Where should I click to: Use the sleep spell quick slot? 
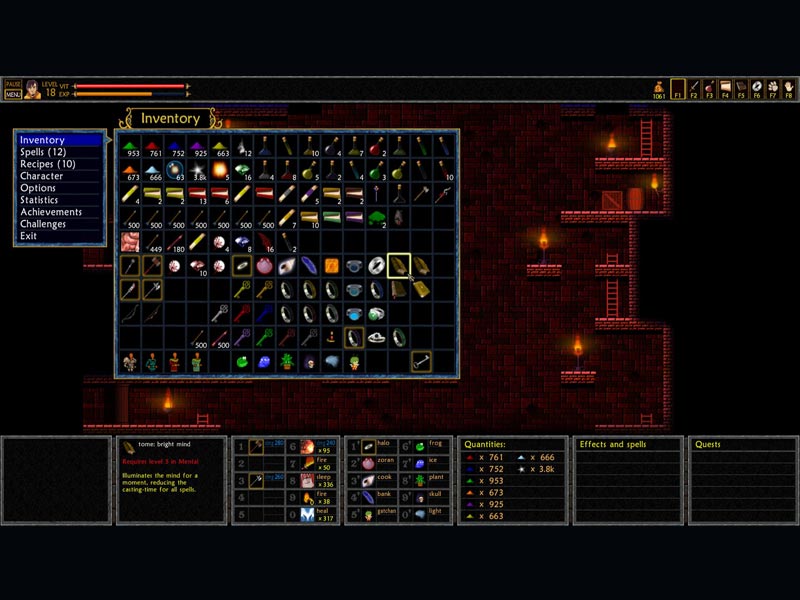click(308, 480)
